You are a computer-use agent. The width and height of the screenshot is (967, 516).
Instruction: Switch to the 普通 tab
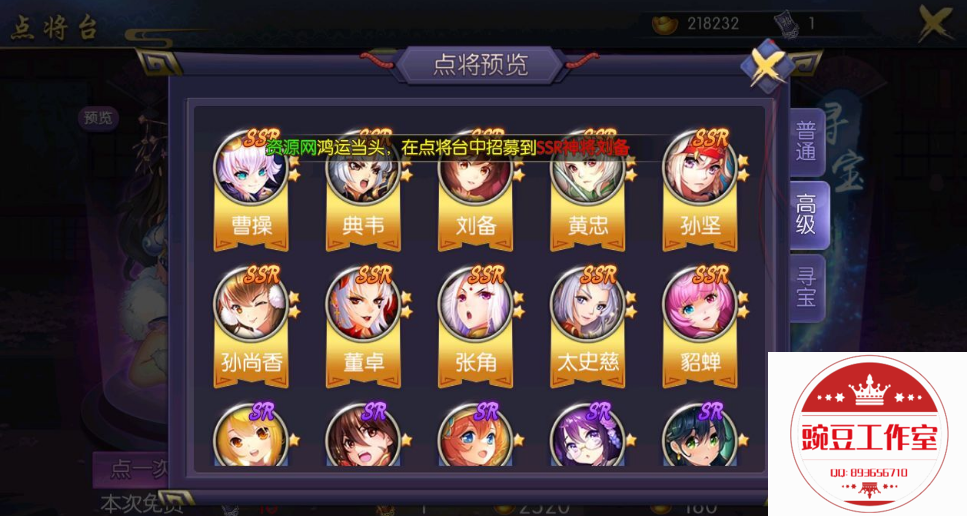pos(806,141)
